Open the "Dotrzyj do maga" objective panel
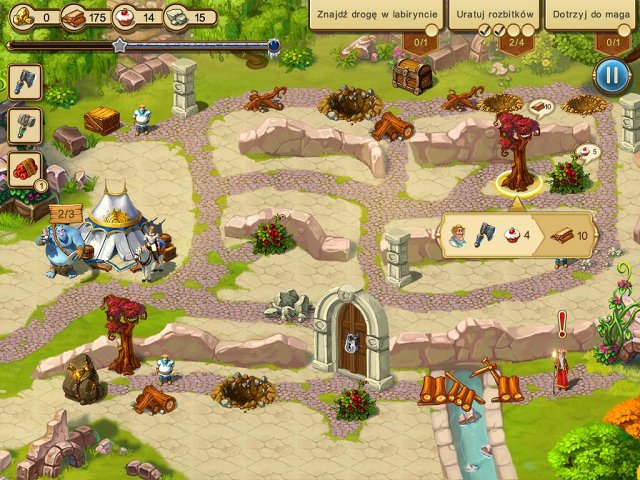640x480 pixels. 592,16
